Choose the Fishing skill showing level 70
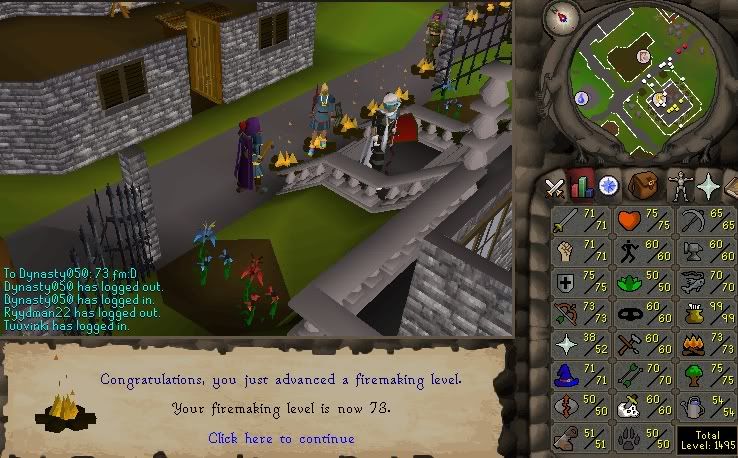The image size is (738, 458). pyautogui.click(x=704, y=283)
